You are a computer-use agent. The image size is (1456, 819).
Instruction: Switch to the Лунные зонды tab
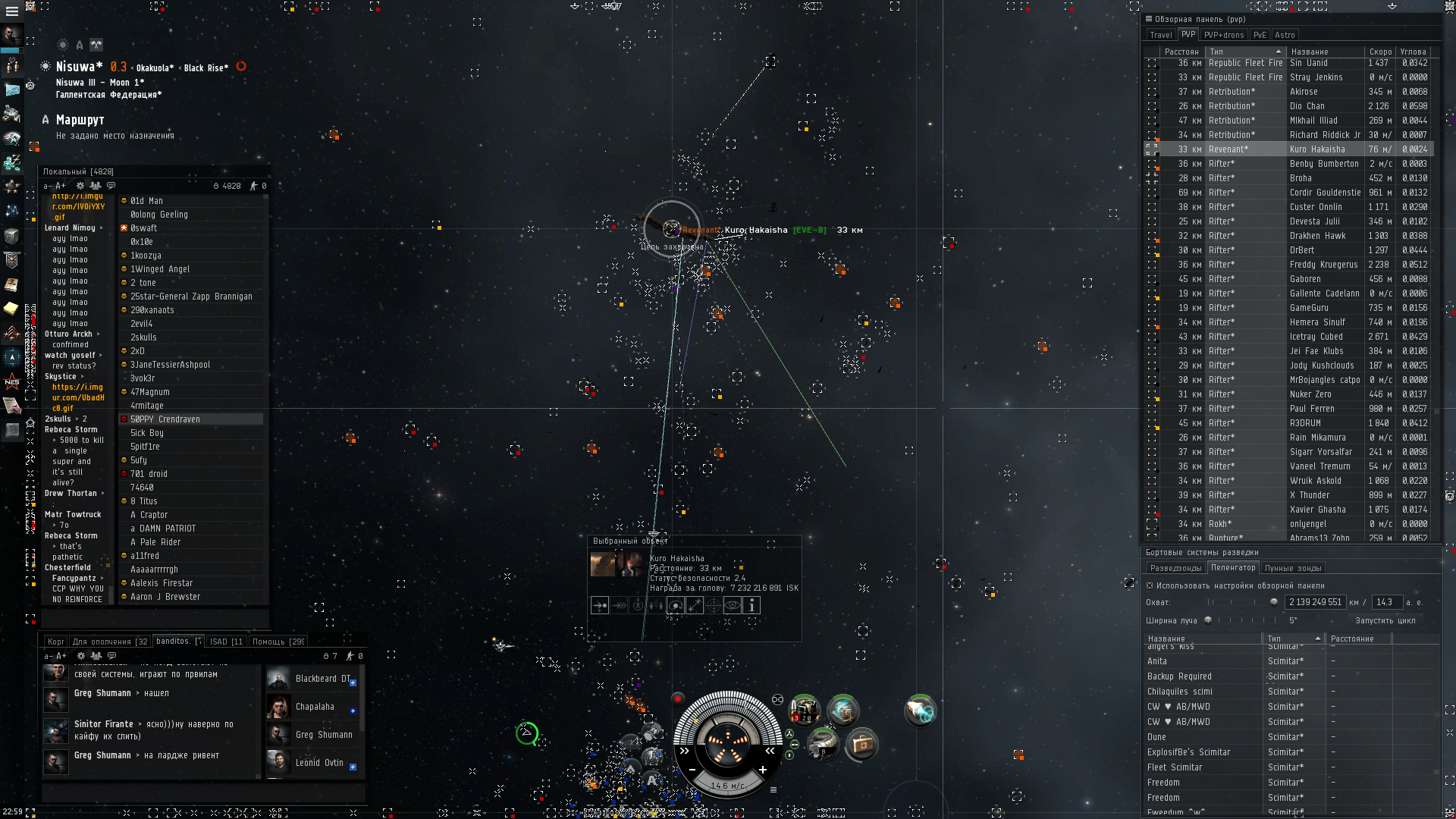coord(1292,568)
